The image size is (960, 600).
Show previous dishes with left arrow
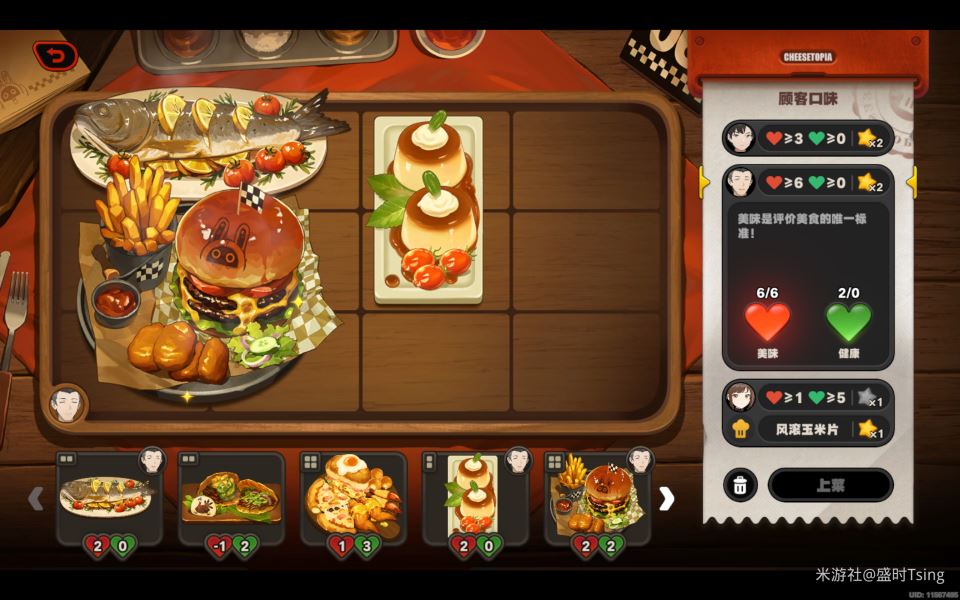[x=36, y=498]
